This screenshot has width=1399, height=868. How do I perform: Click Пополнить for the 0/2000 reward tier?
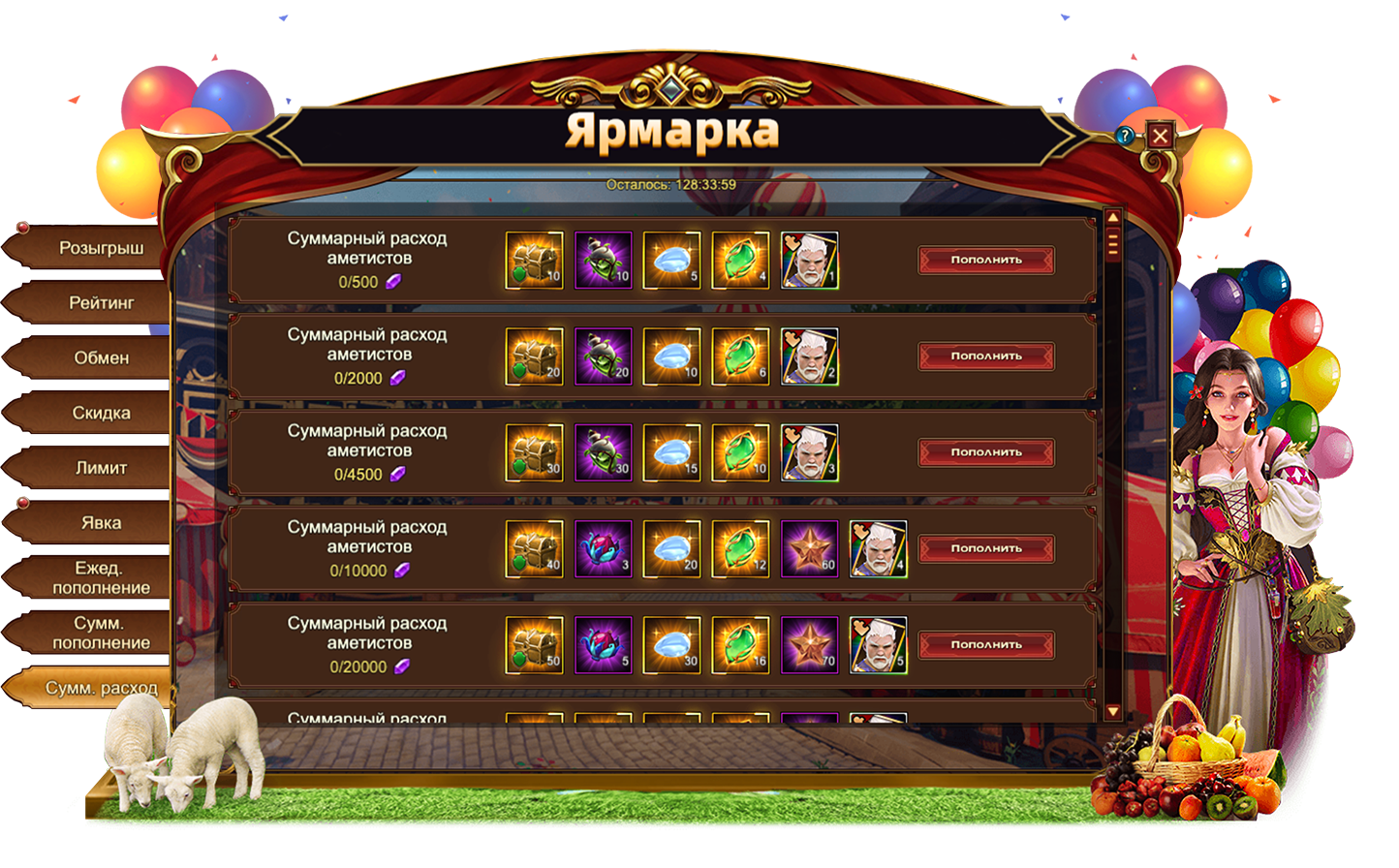point(986,356)
